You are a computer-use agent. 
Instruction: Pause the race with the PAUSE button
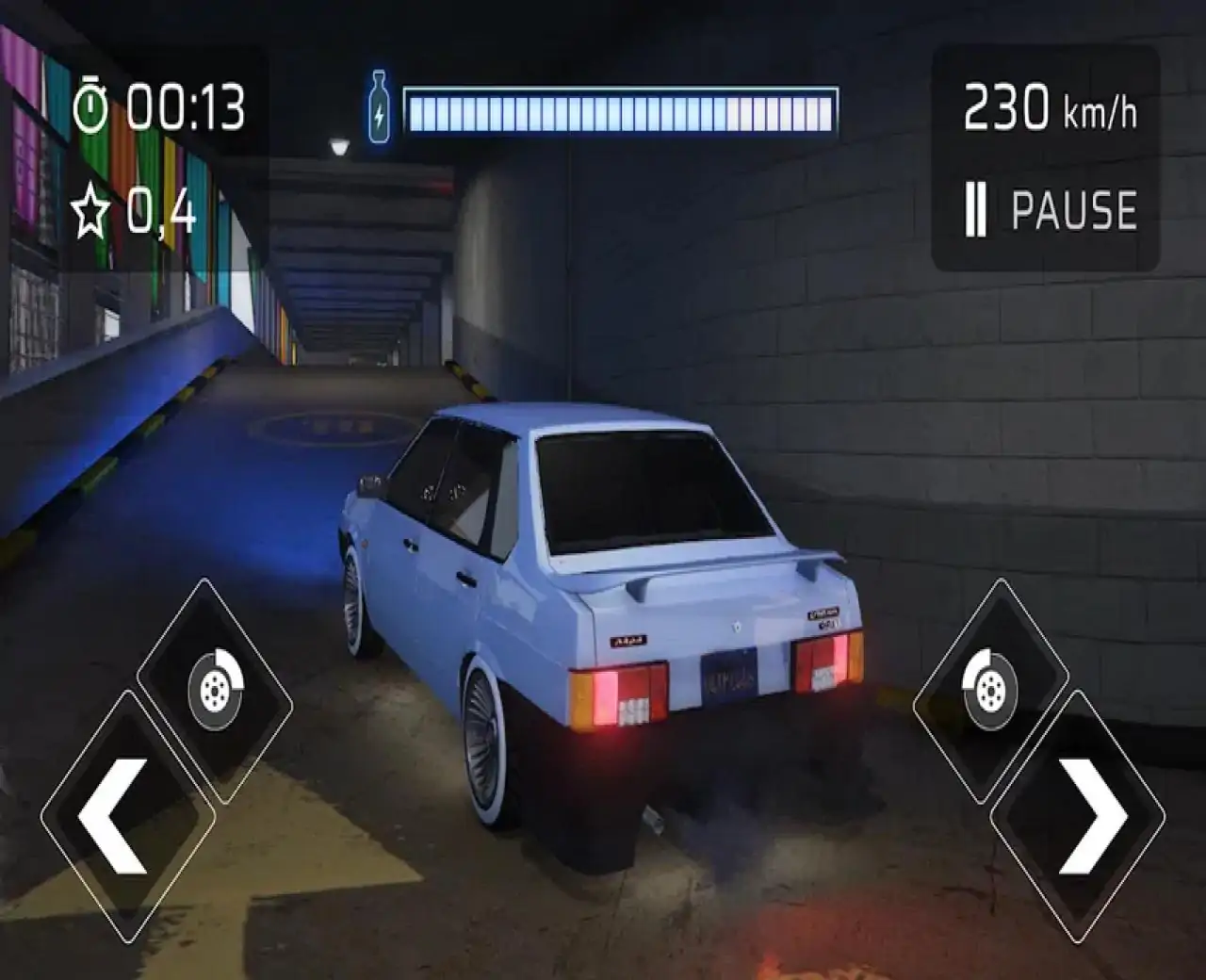1051,209
